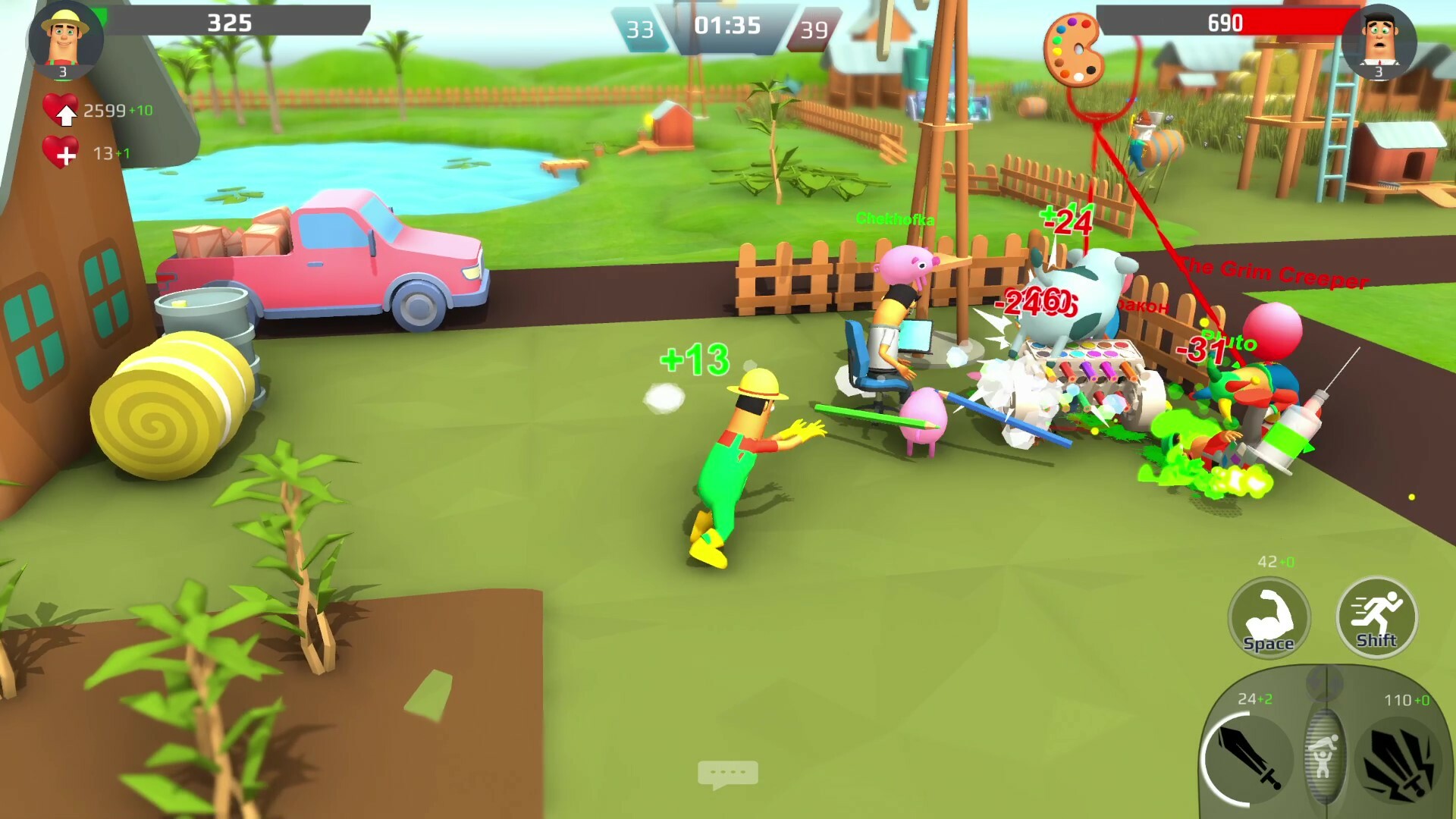Open the chat bubble at bottom center
1456x819 pixels.
[x=730, y=771]
